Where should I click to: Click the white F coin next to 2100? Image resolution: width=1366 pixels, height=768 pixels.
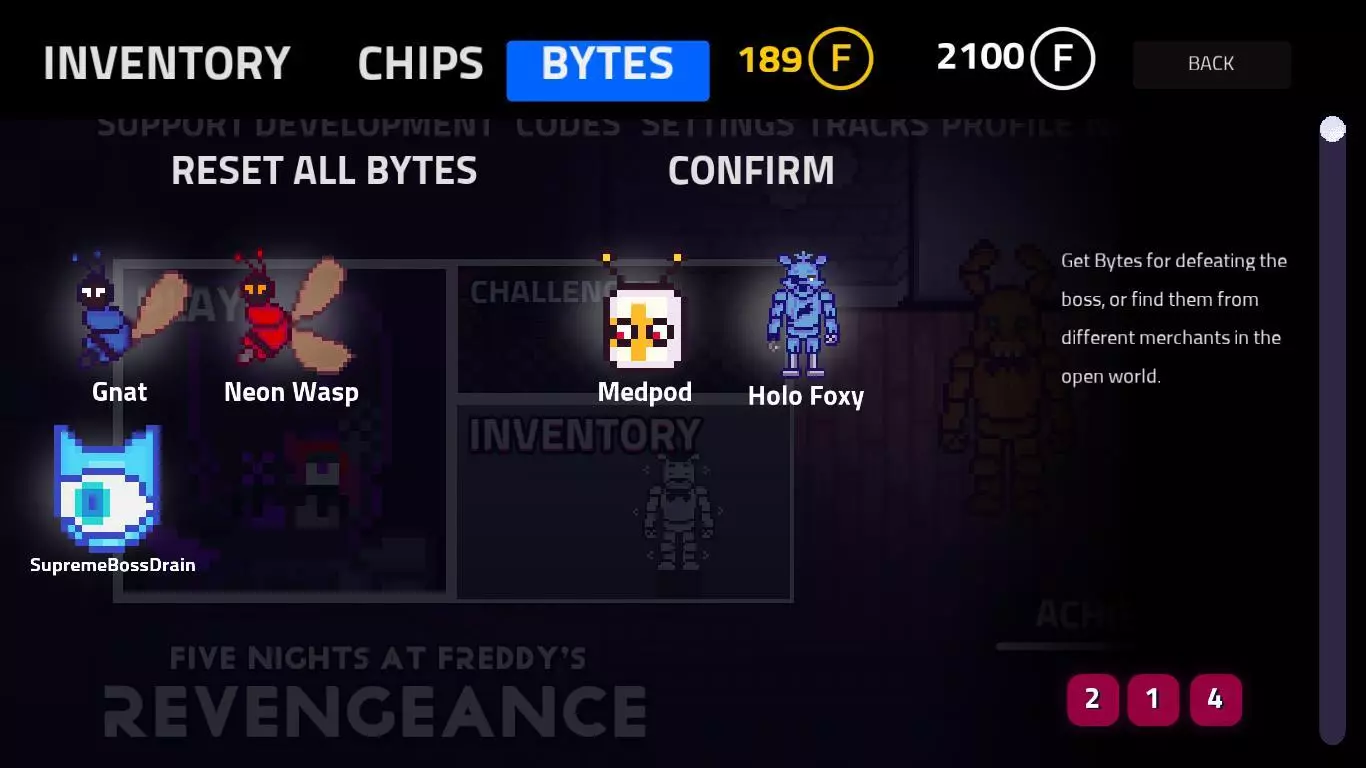click(1063, 57)
